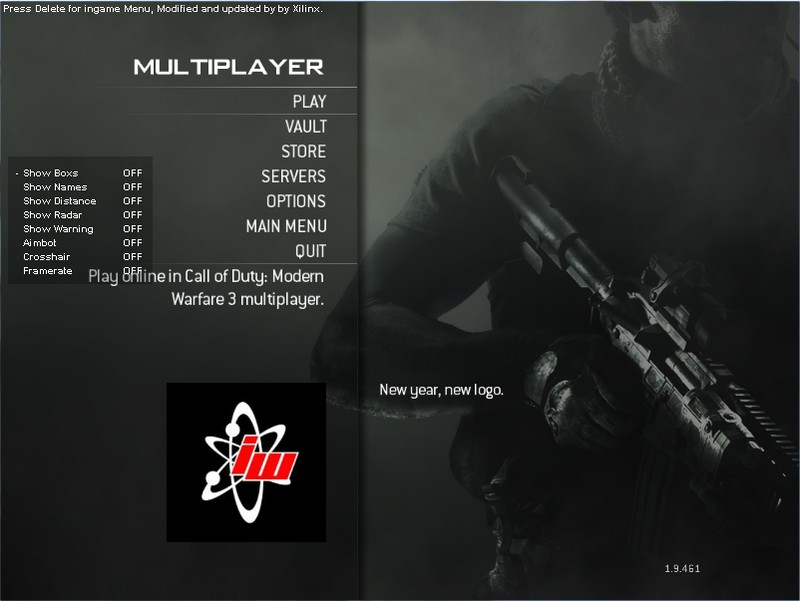800x601 pixels.
Task: Enable the Crosshair option
Action: [x=46, y=257]
